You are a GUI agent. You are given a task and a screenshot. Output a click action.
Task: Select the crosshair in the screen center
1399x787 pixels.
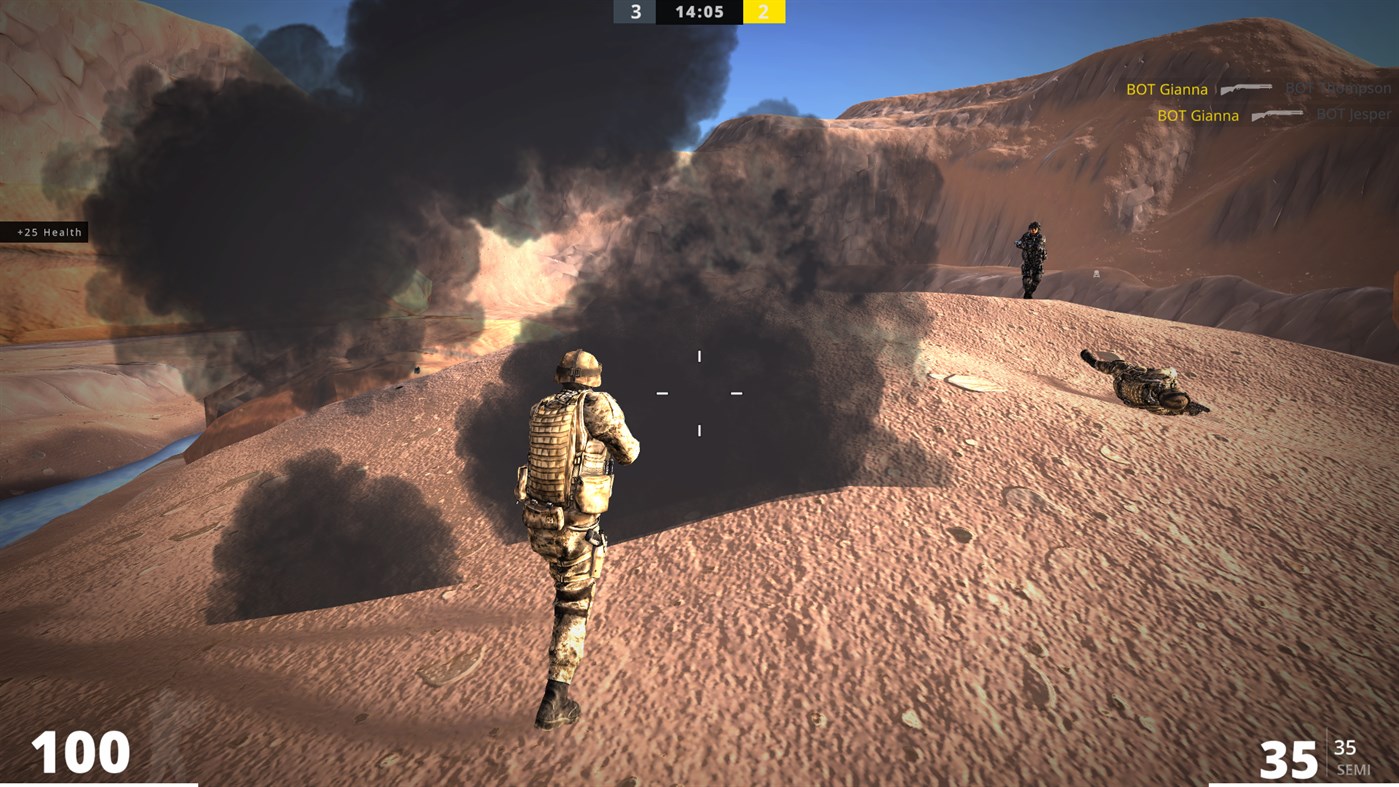click(699, 392)
